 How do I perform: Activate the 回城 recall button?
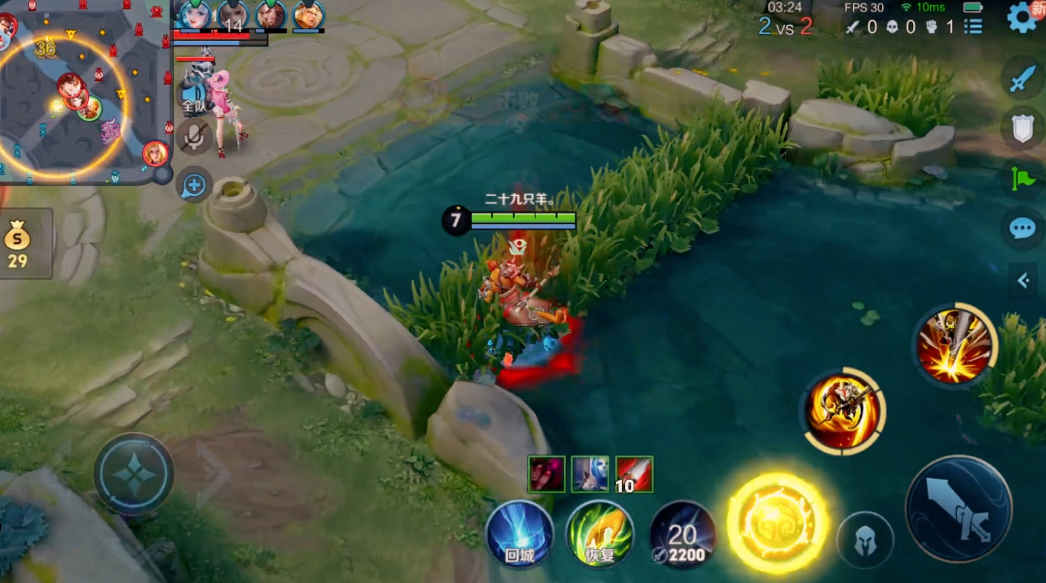coord(519,534)
